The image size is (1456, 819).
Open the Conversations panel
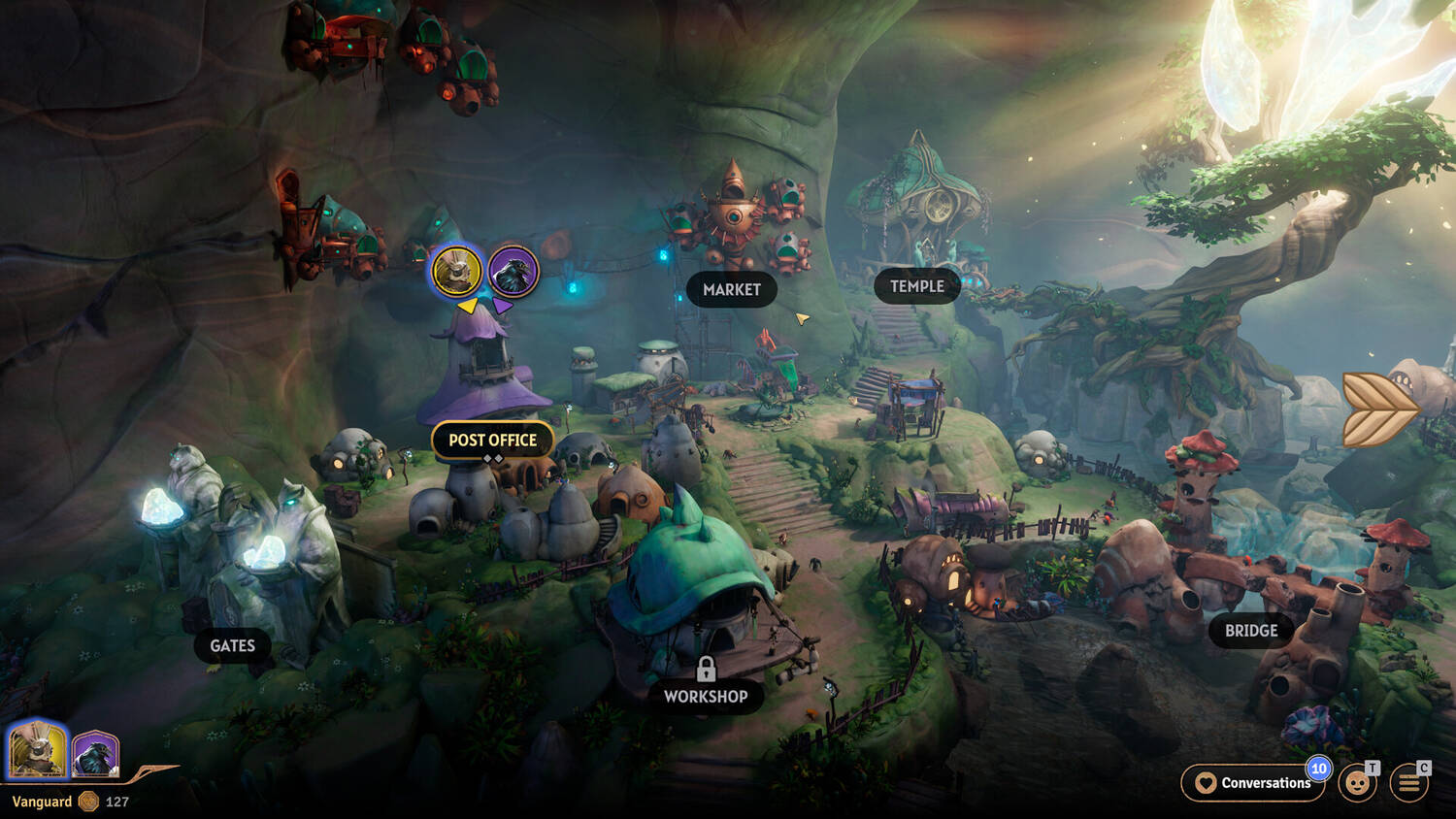1253,783
